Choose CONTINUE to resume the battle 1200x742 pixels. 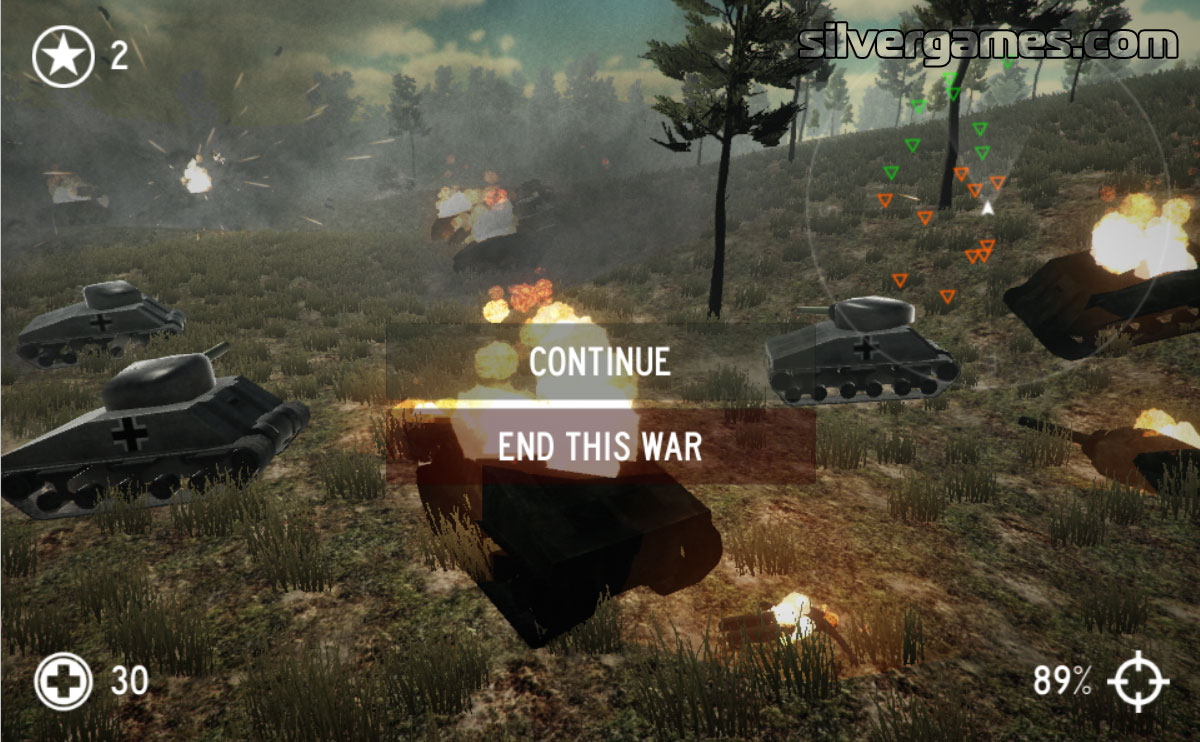click(x=600, y=362)
